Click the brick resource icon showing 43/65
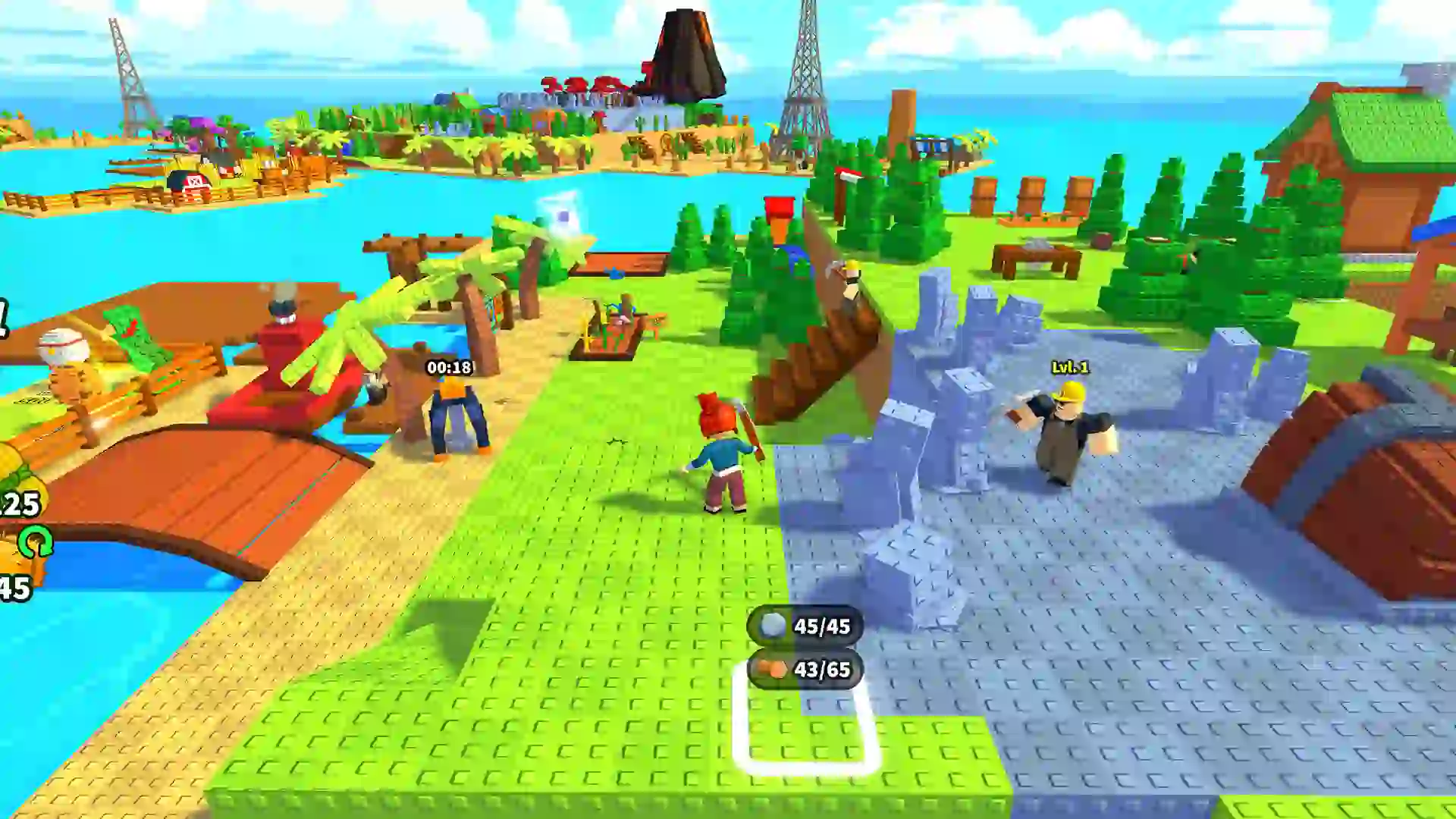Image resolution: width=1456 pixels, height=819 pixels. pyautogui.click(x=772, y=670)
